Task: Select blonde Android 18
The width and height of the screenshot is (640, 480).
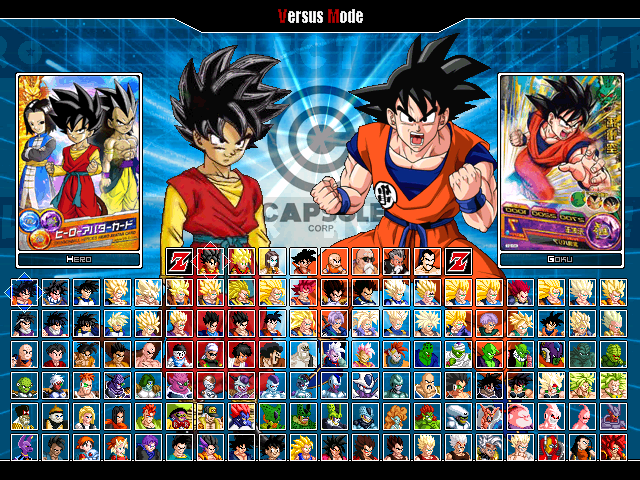Action: [86, 417]
